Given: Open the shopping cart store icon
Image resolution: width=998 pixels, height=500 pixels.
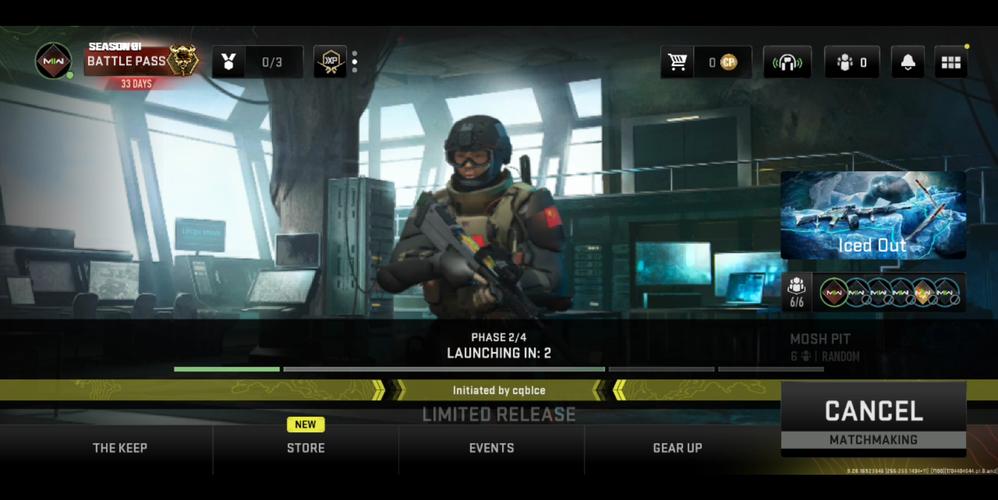Looking at the screenshot, I should pos(677,62).
